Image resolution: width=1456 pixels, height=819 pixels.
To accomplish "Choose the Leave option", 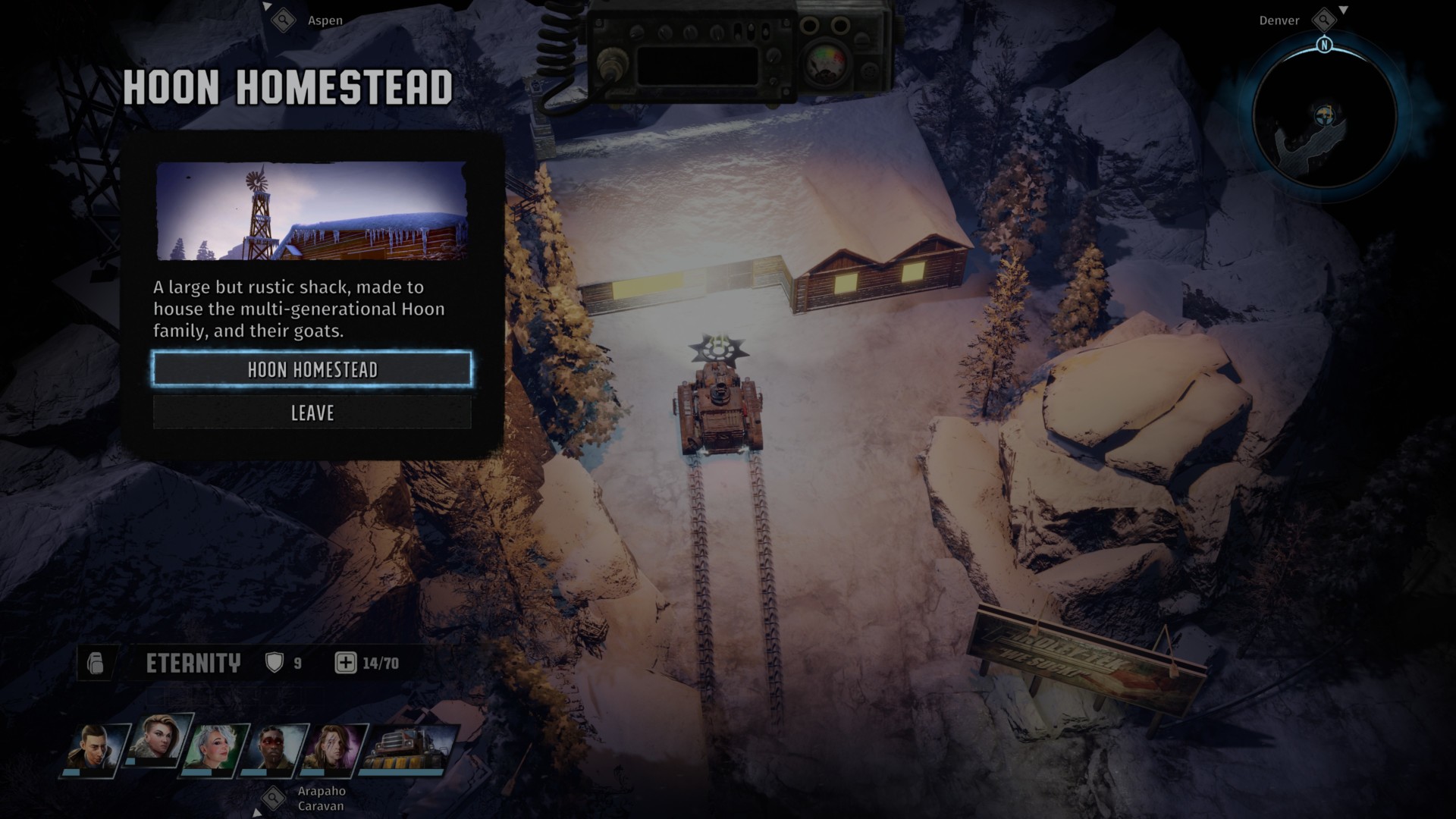I will (312, 413).
